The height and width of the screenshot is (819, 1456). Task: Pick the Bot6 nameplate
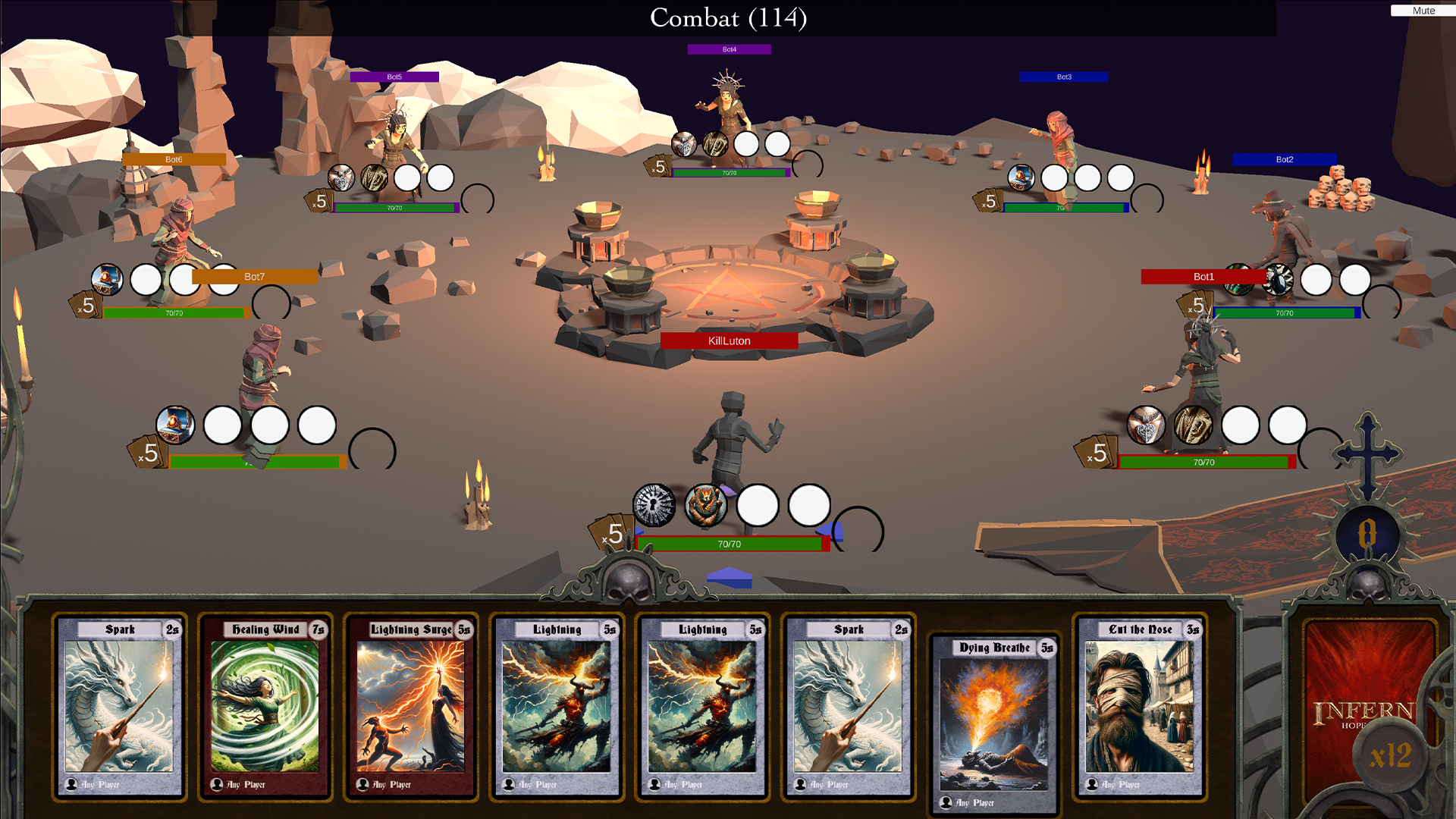pyautogui.click(x=174, y=159)
